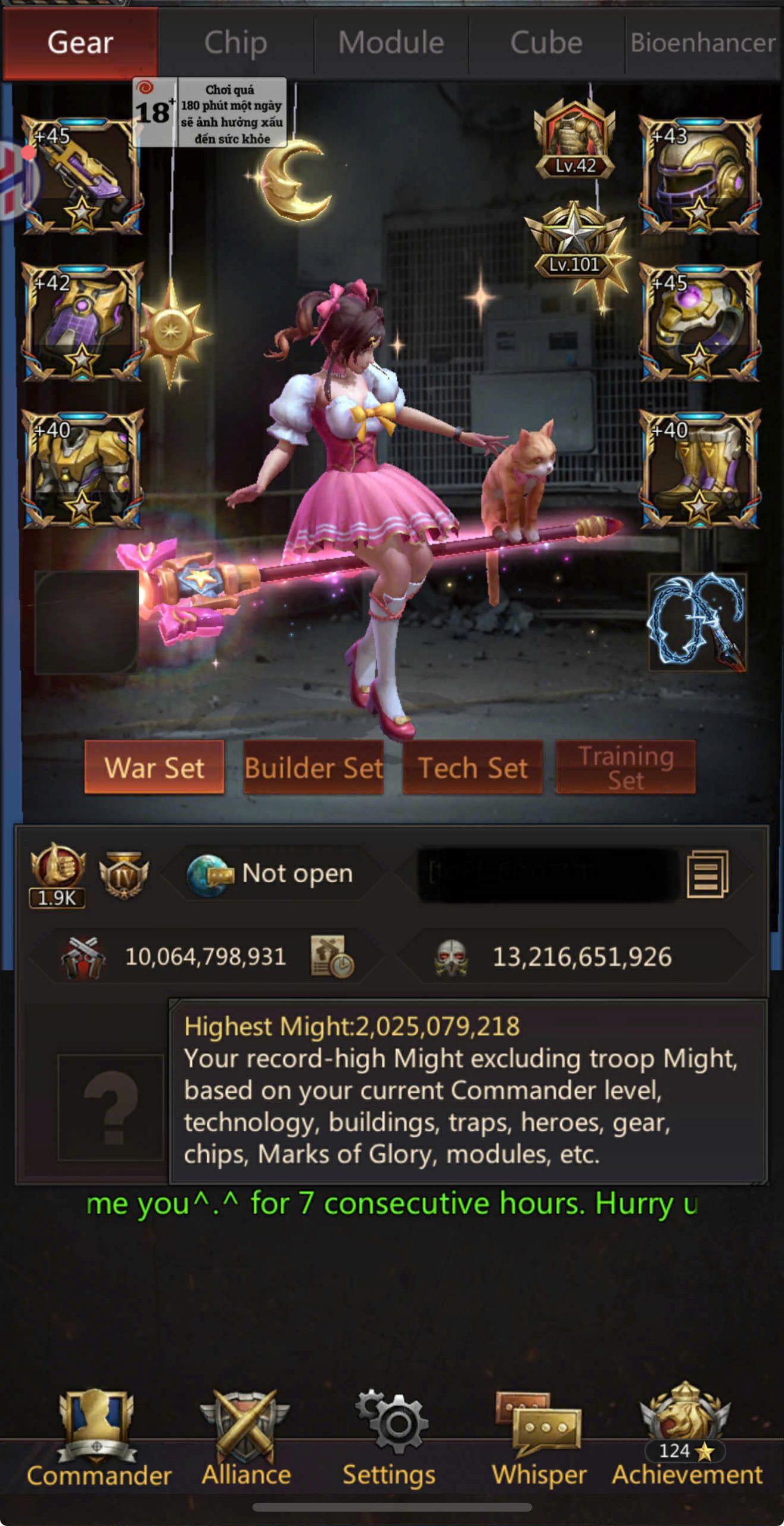Show the Bioenhancer tab
The height and width of the screenshot is (1526, 784).
703,43
